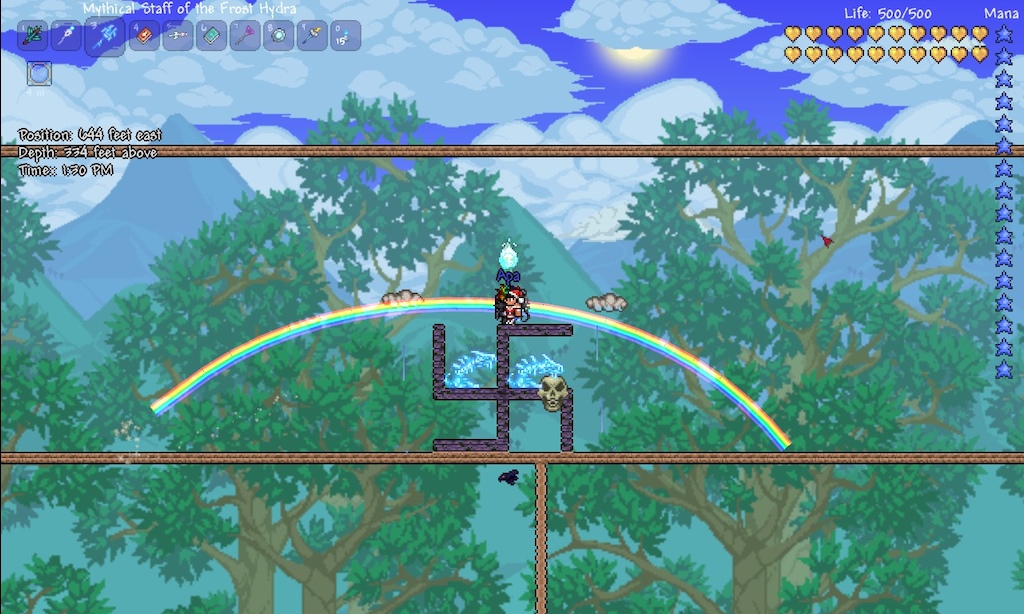Select the stacked item in slot 0
1024x614 pixels.
click(x=346, y=36)
